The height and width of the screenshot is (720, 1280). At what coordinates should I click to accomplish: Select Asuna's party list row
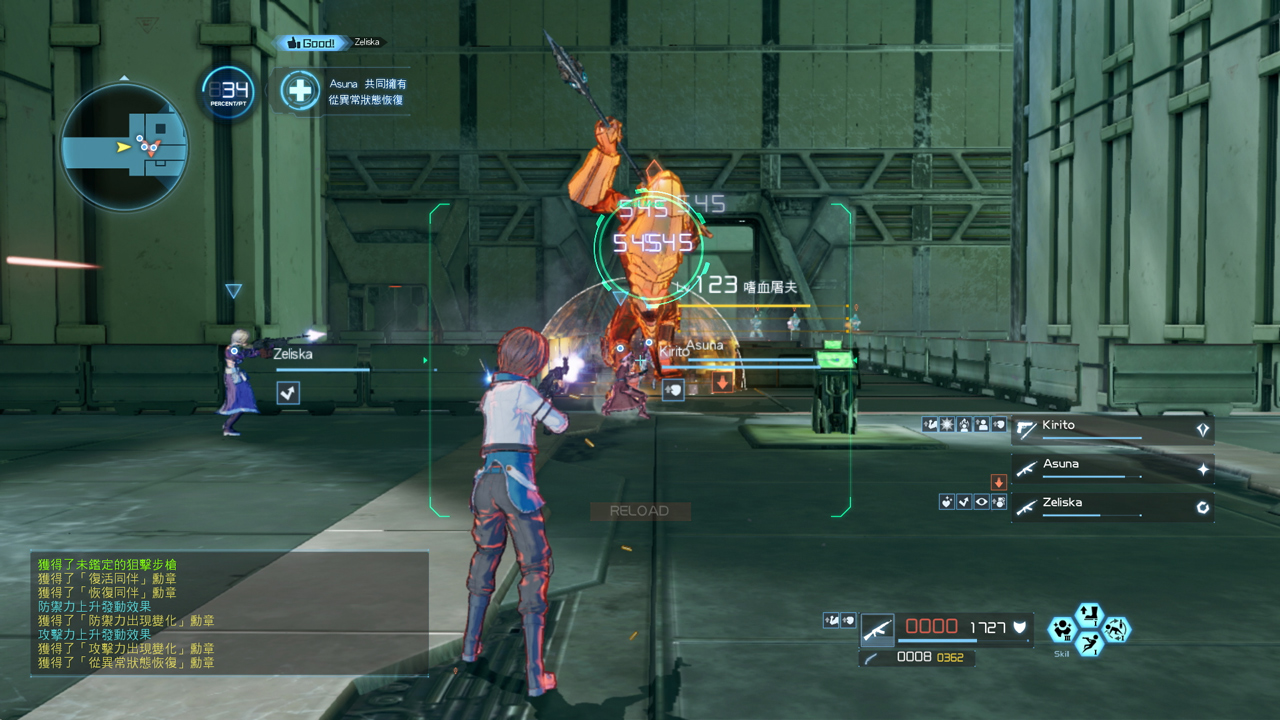click(1112, 469)
